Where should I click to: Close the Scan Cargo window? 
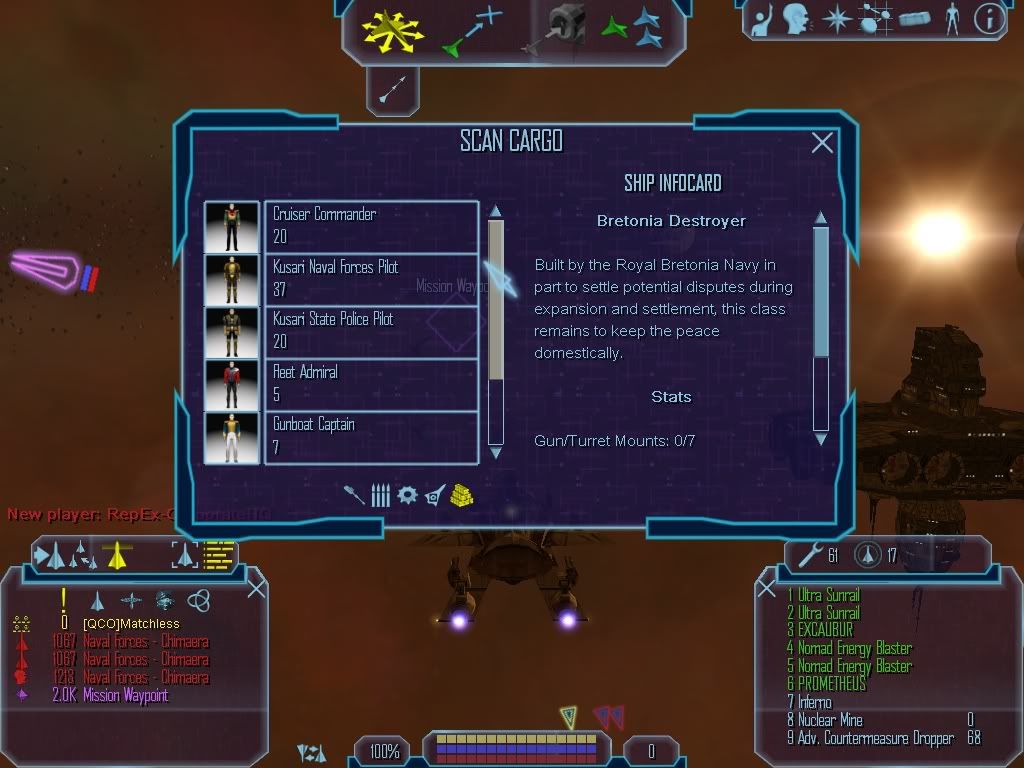[x=822, y=143]
